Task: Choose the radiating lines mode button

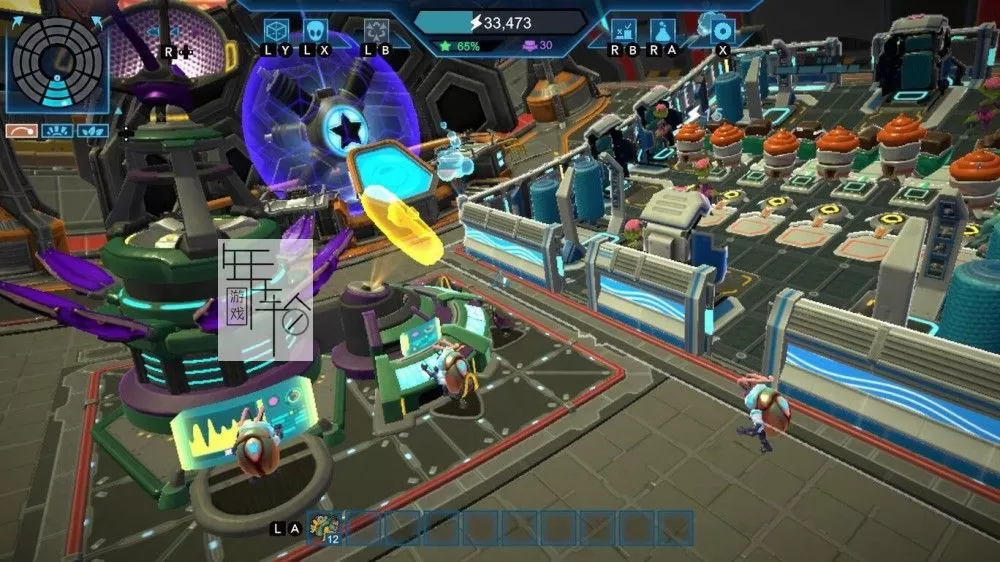Action: (x=57, y=130)
